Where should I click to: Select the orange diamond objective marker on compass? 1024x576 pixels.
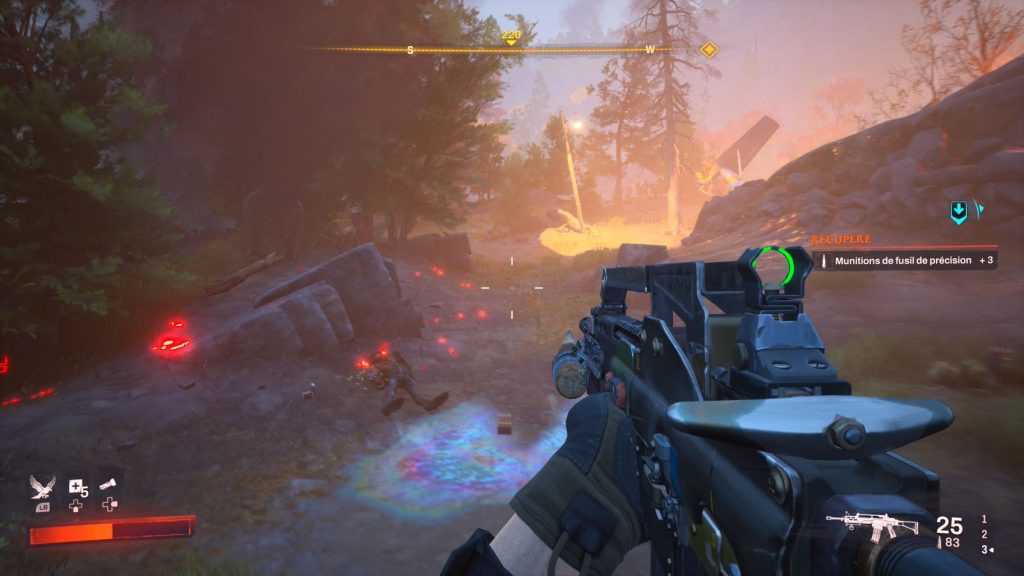709,49
